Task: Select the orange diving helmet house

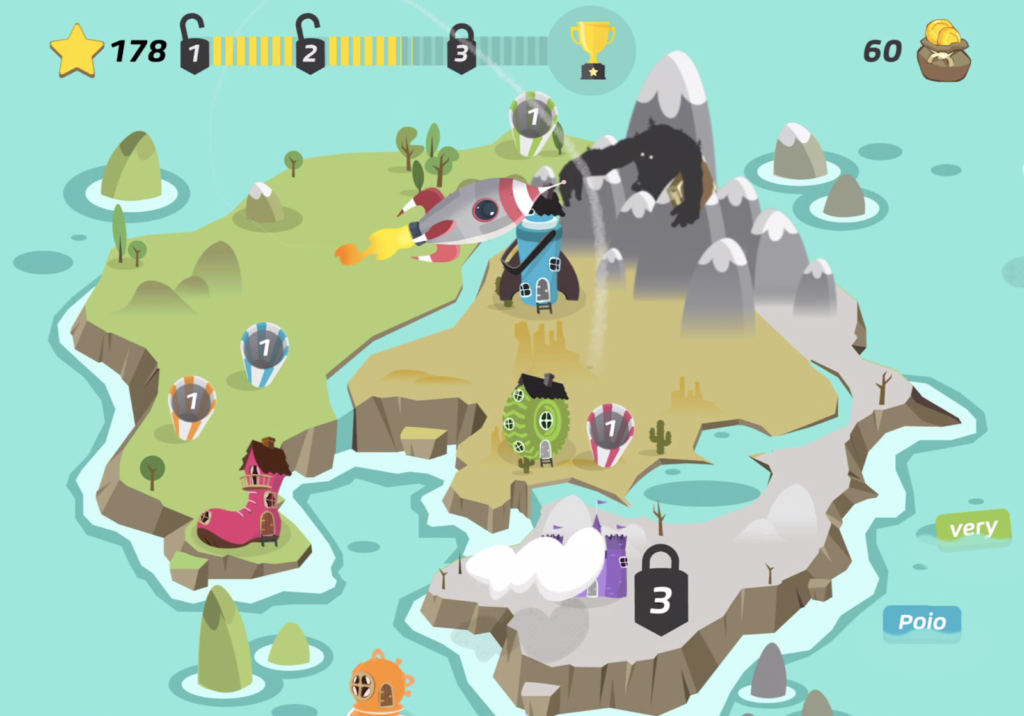Action: click(379, 684)
